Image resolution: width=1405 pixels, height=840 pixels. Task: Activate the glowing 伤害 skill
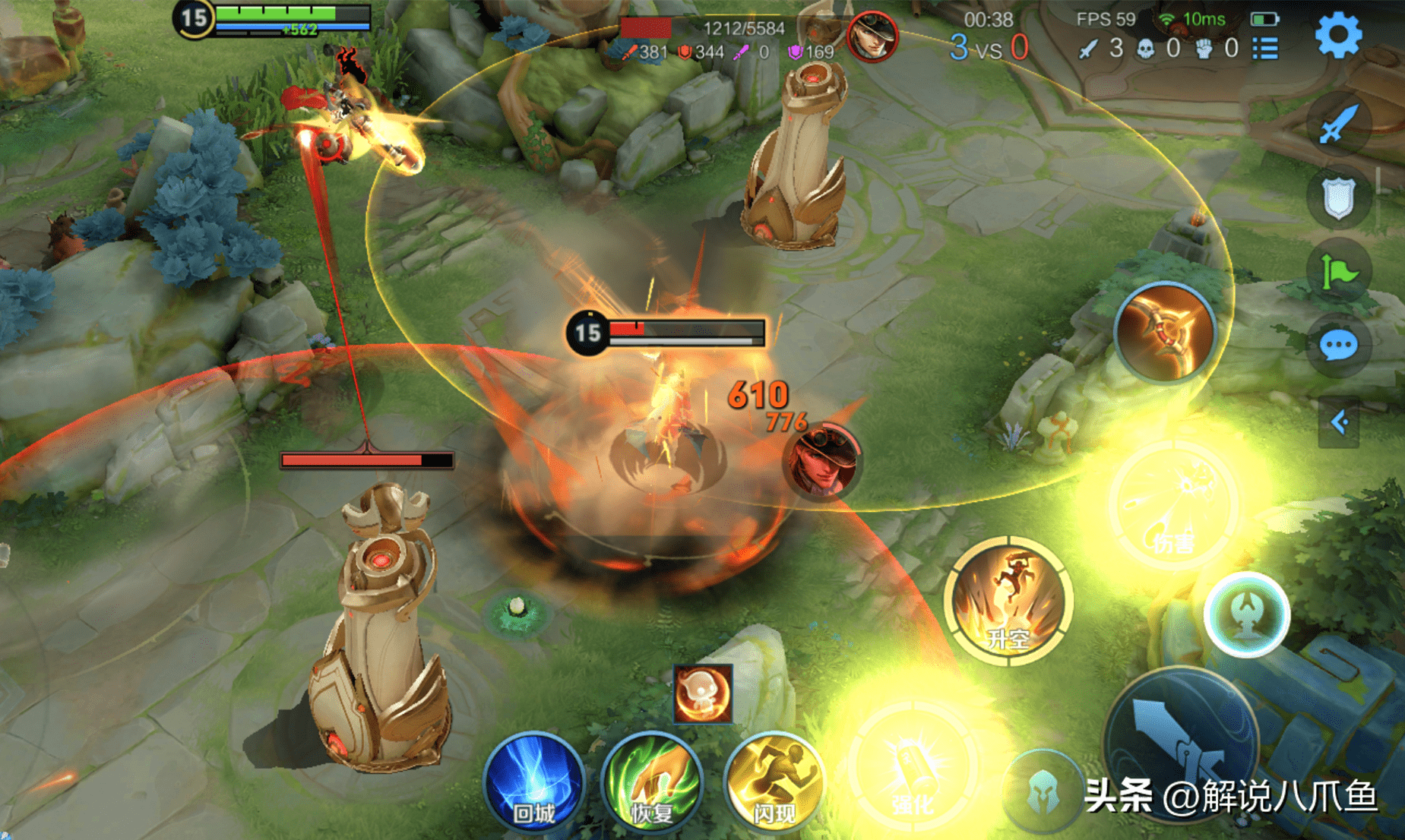[x=1174, y=505]
